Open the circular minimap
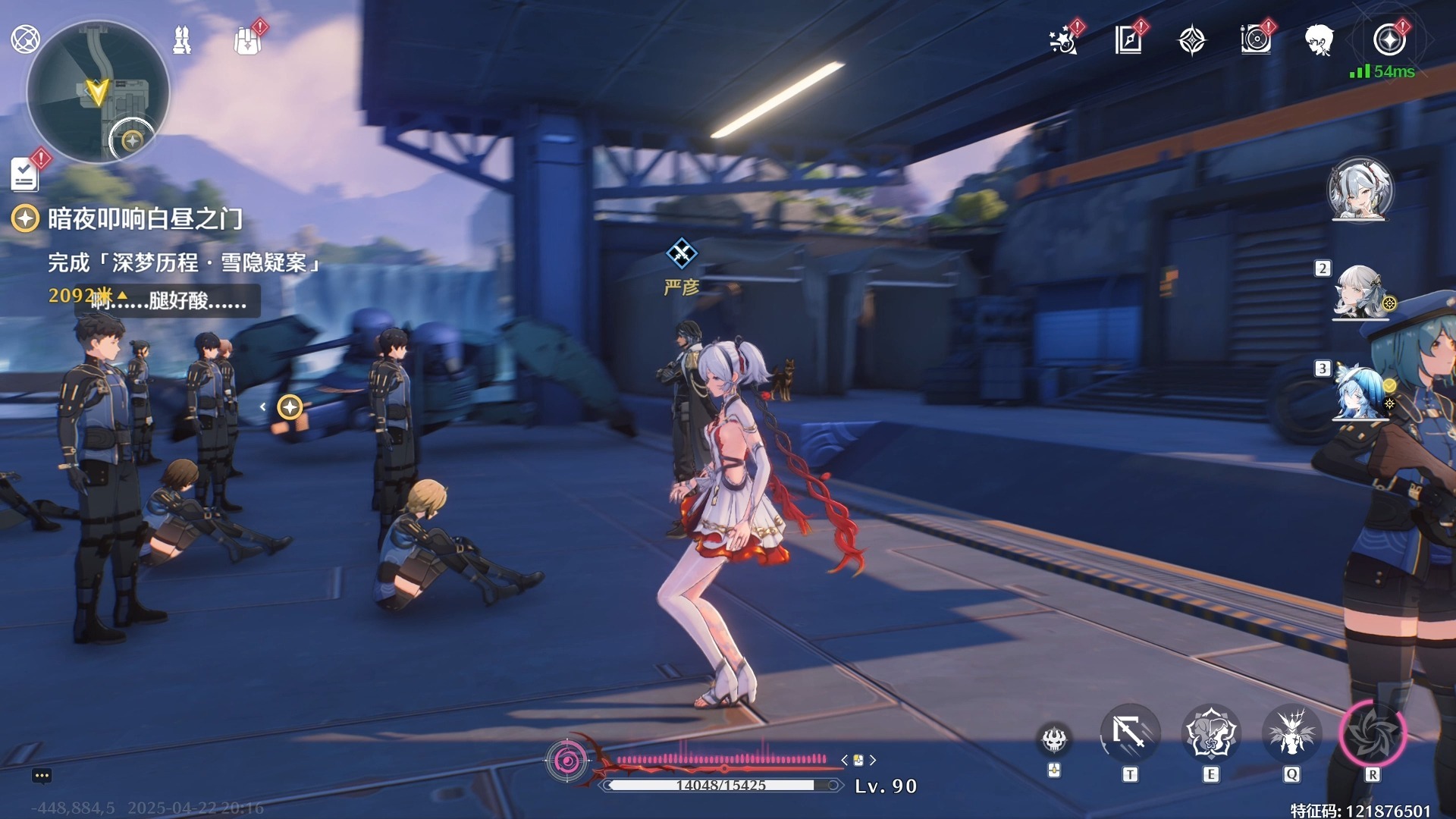The width and height of the screenshot is (1456, 819). [x=97, y=93]
